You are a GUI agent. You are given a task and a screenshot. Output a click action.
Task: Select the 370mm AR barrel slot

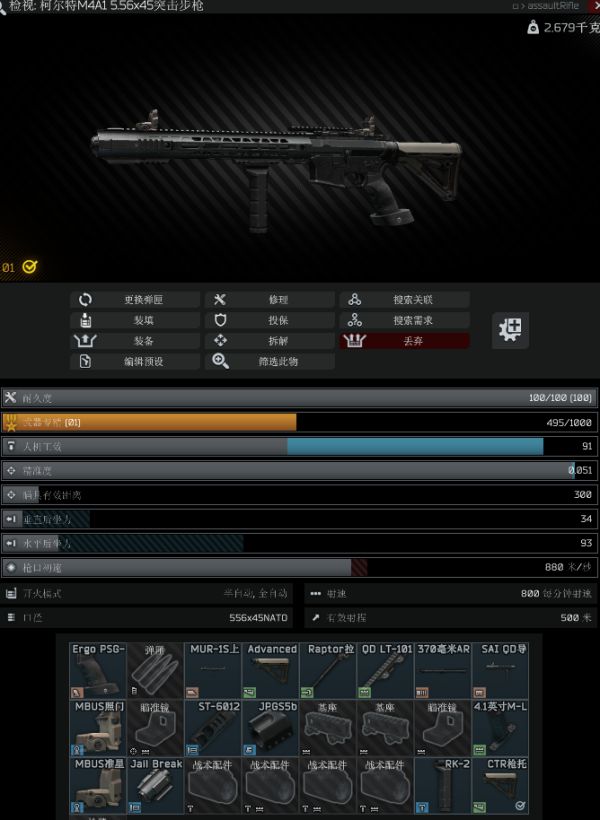point(443,670)
